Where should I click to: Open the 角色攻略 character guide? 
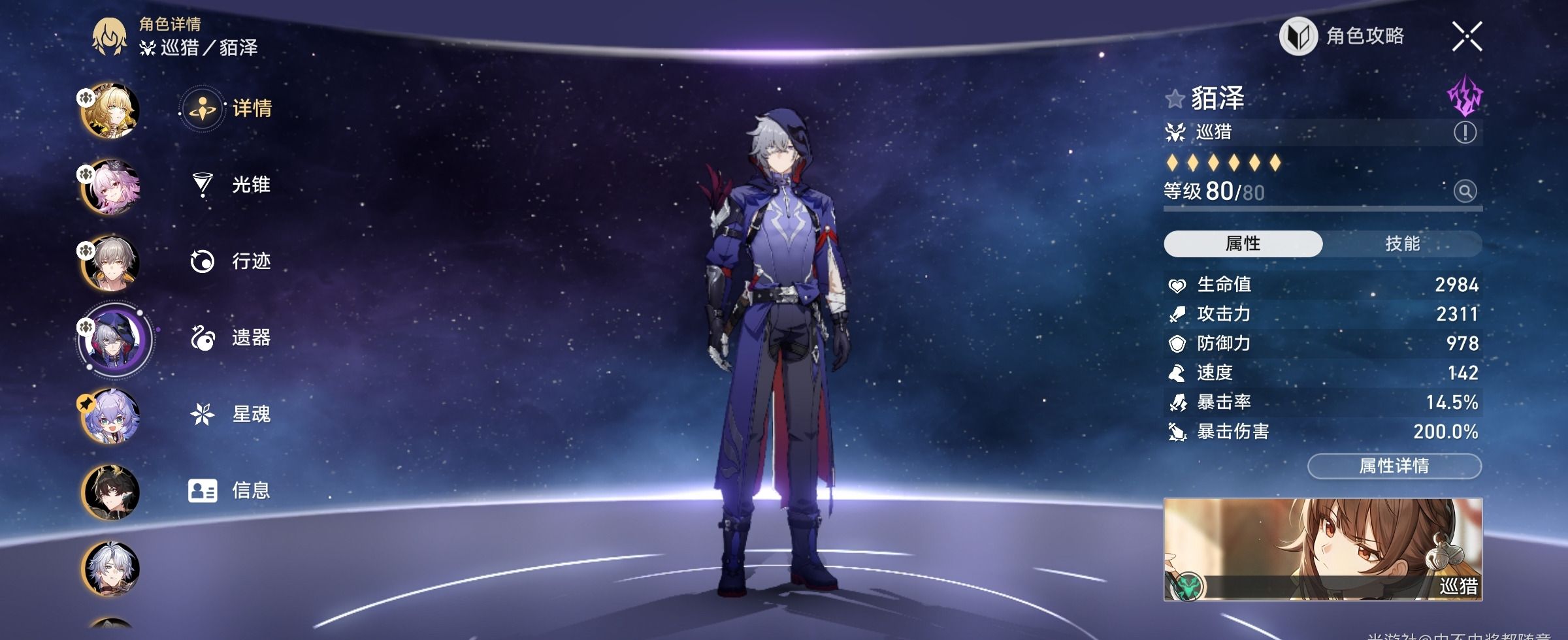[1343, 36]
